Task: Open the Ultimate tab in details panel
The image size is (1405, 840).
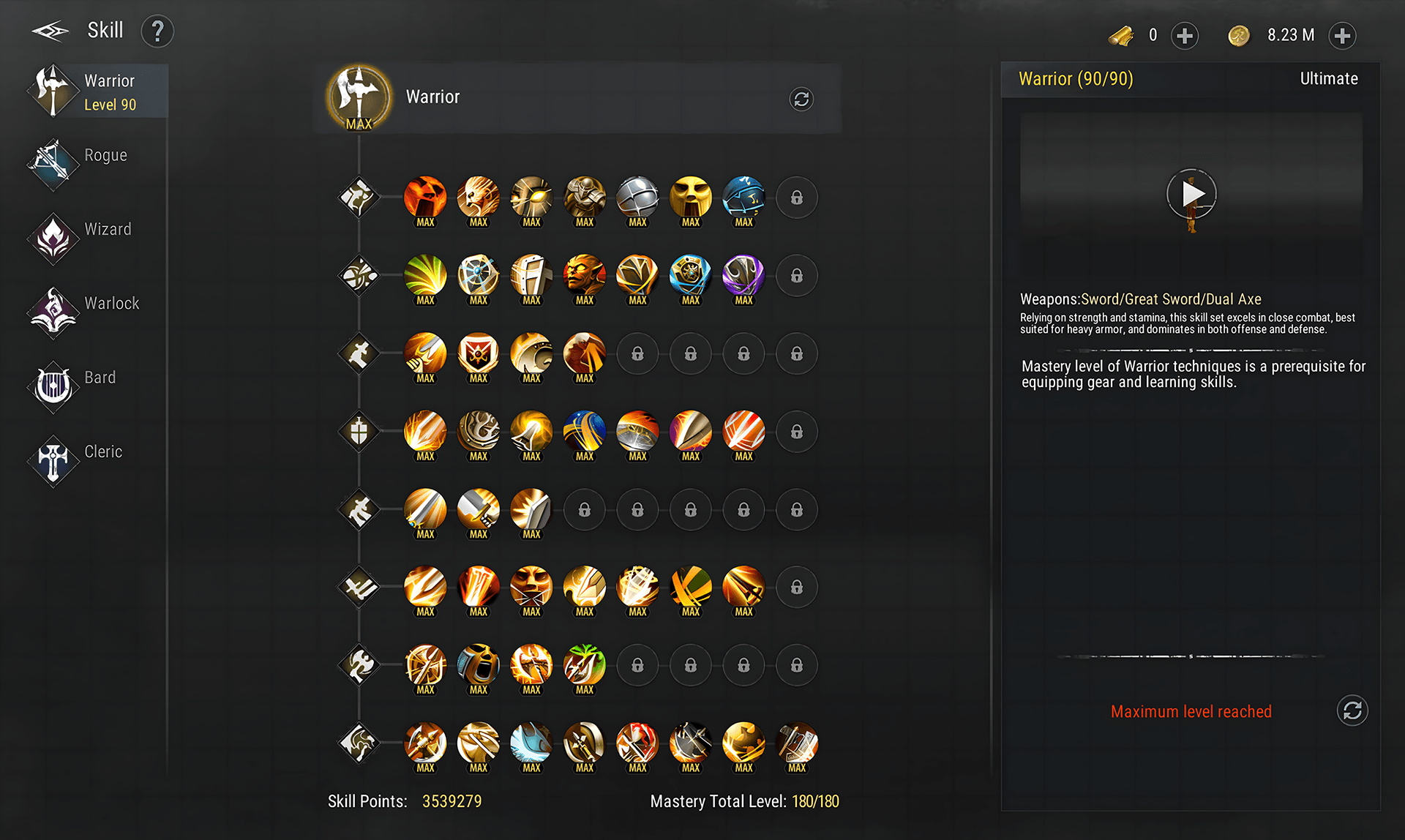Action: [x=1328, y=79]
